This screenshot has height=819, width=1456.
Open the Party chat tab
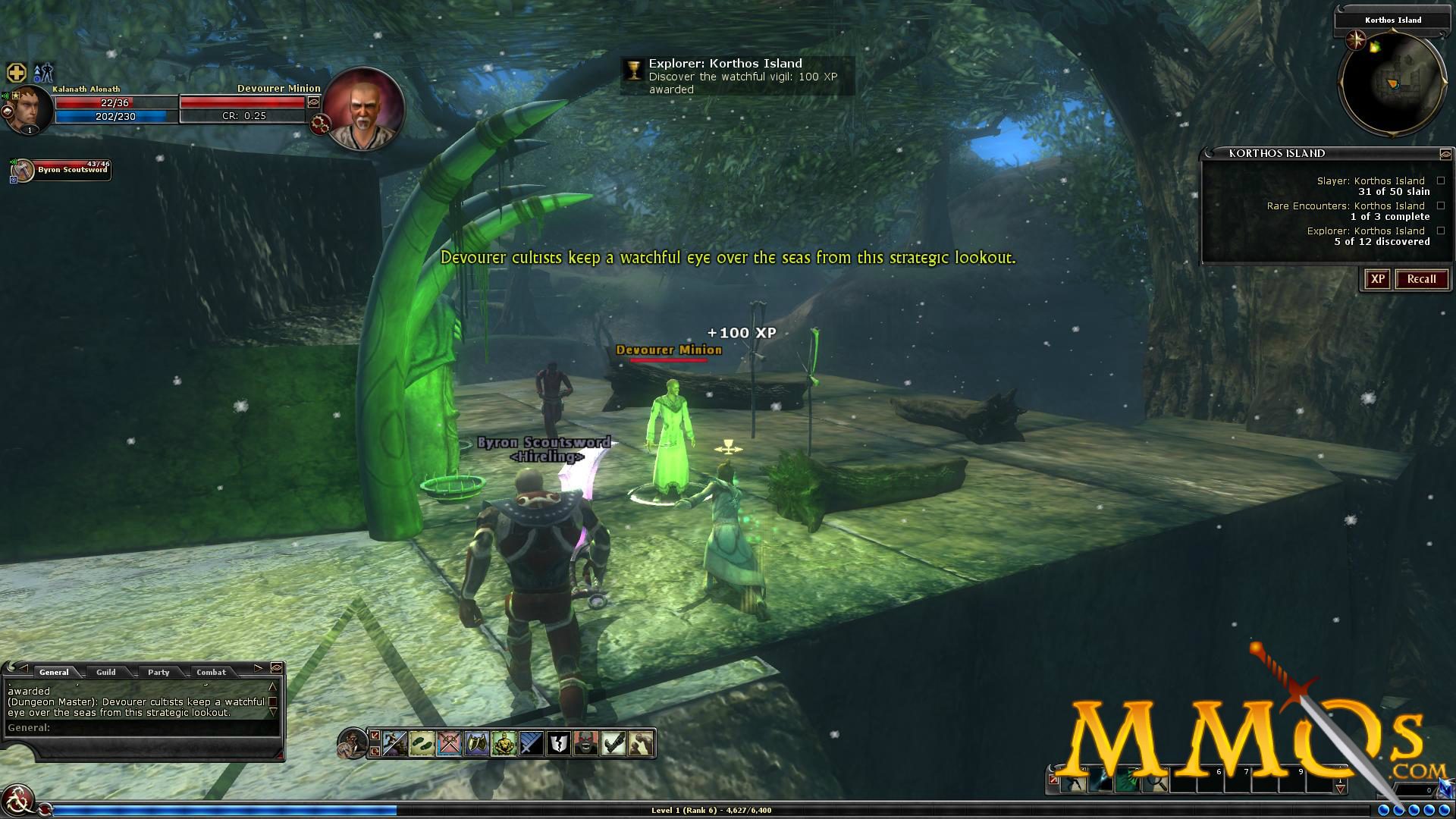(158, 672)
